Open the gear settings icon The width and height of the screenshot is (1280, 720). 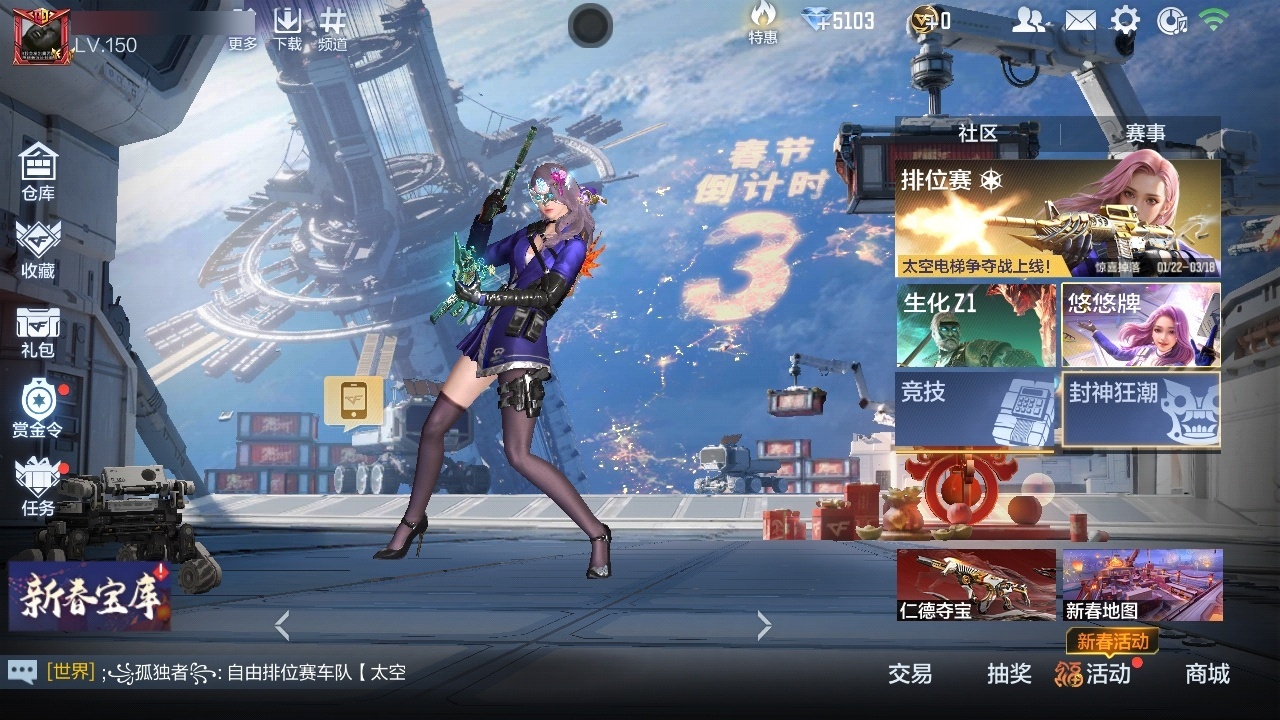coord(1125,20)
